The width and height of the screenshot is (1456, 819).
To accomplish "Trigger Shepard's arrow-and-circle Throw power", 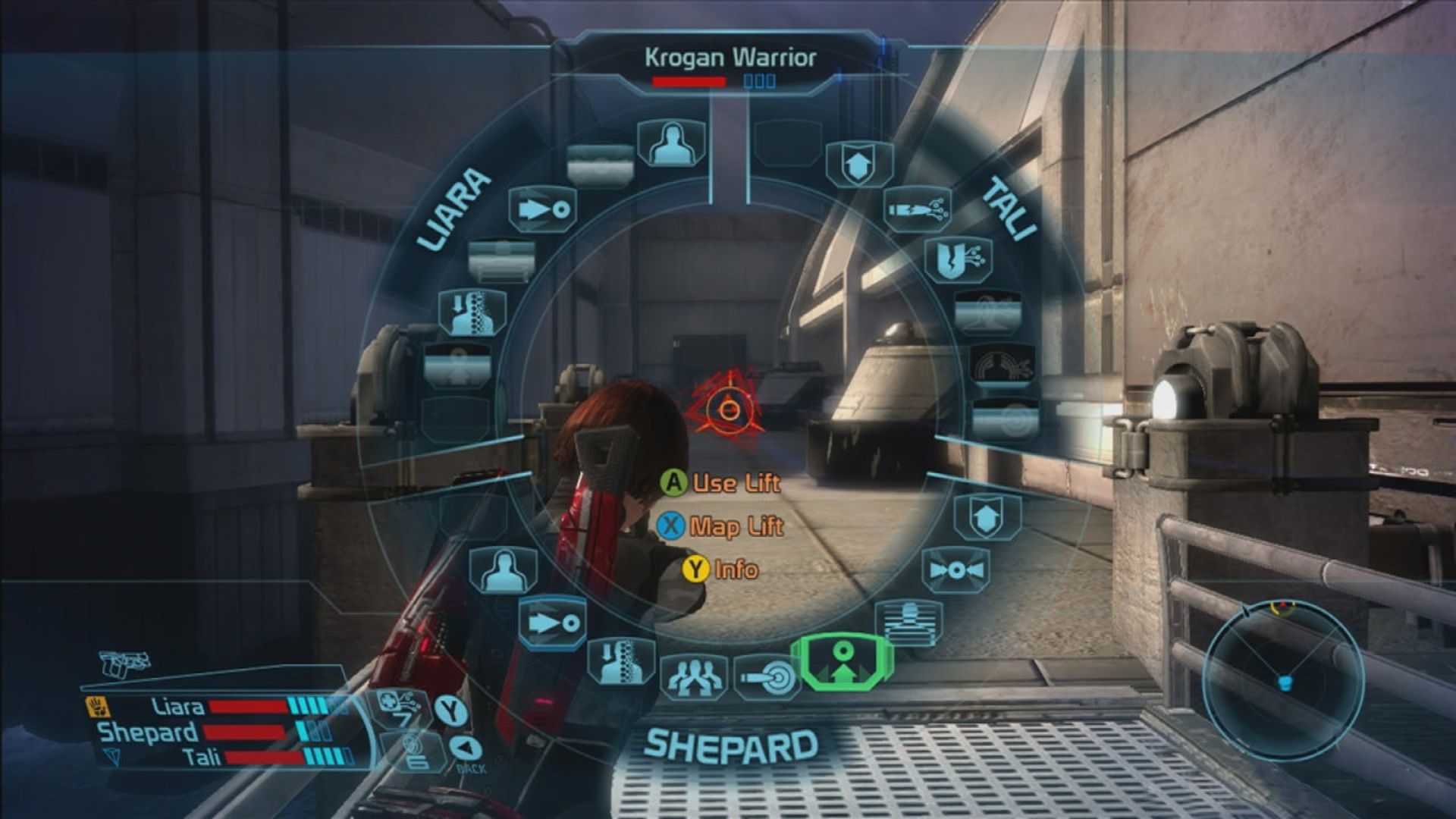I will tap(554, 623).
